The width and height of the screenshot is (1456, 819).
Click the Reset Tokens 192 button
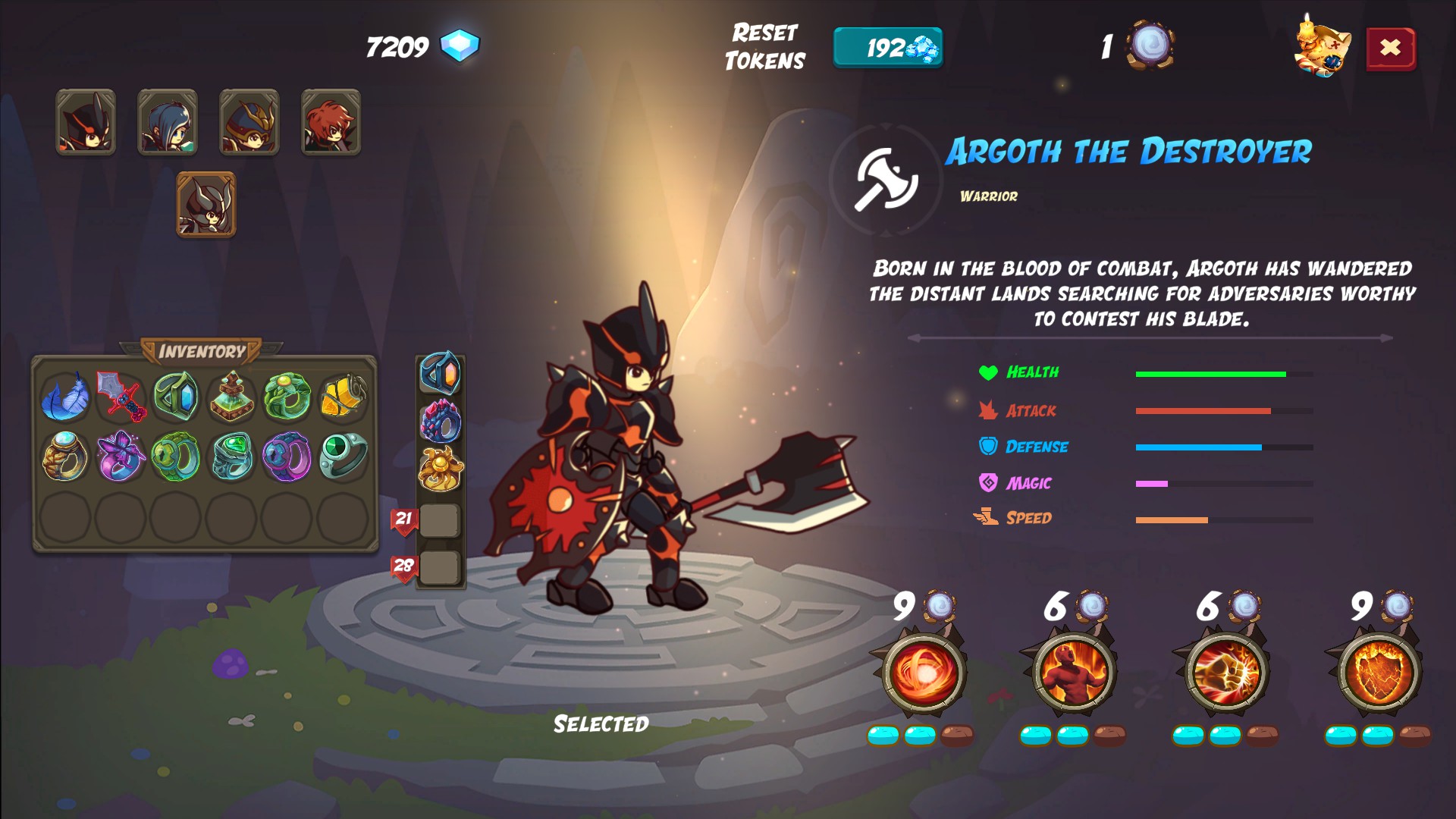pos(887,48)
